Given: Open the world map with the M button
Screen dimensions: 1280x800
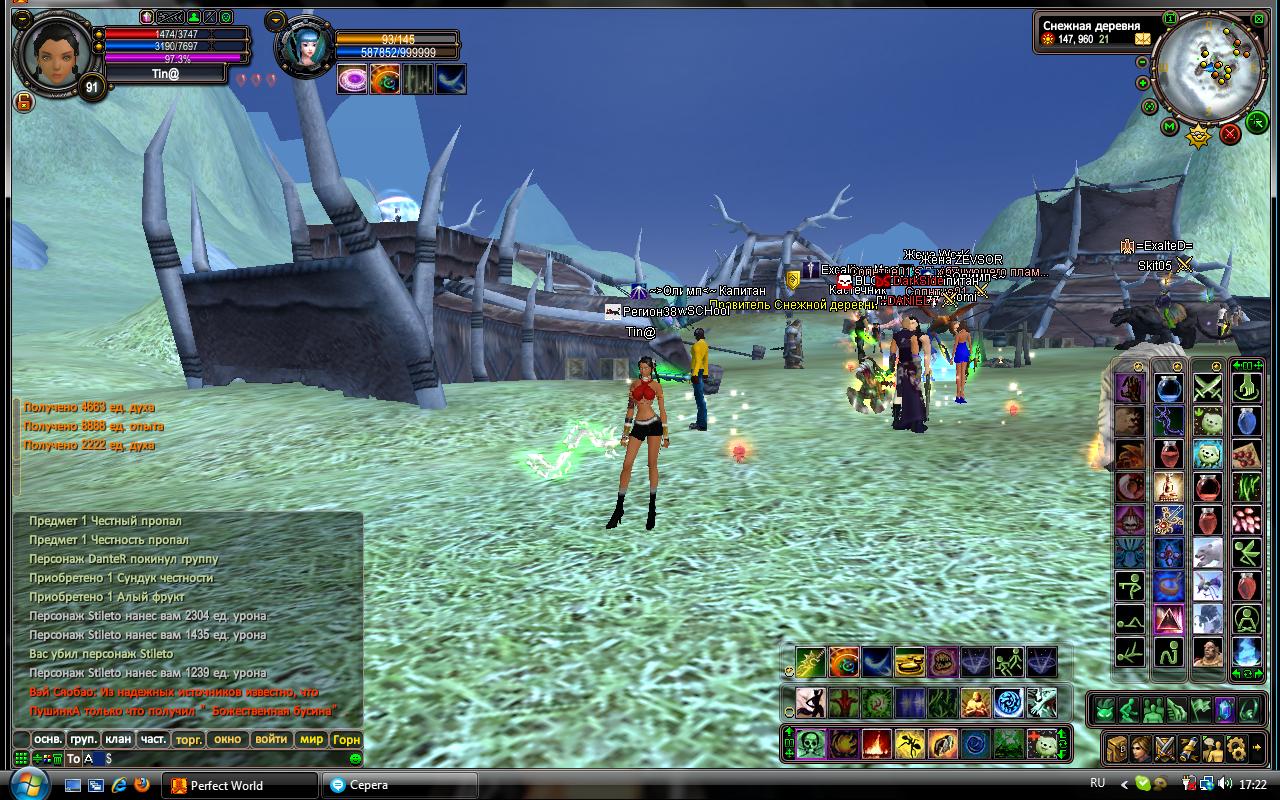Looking at the screenshot, I should coord(1169,127).
